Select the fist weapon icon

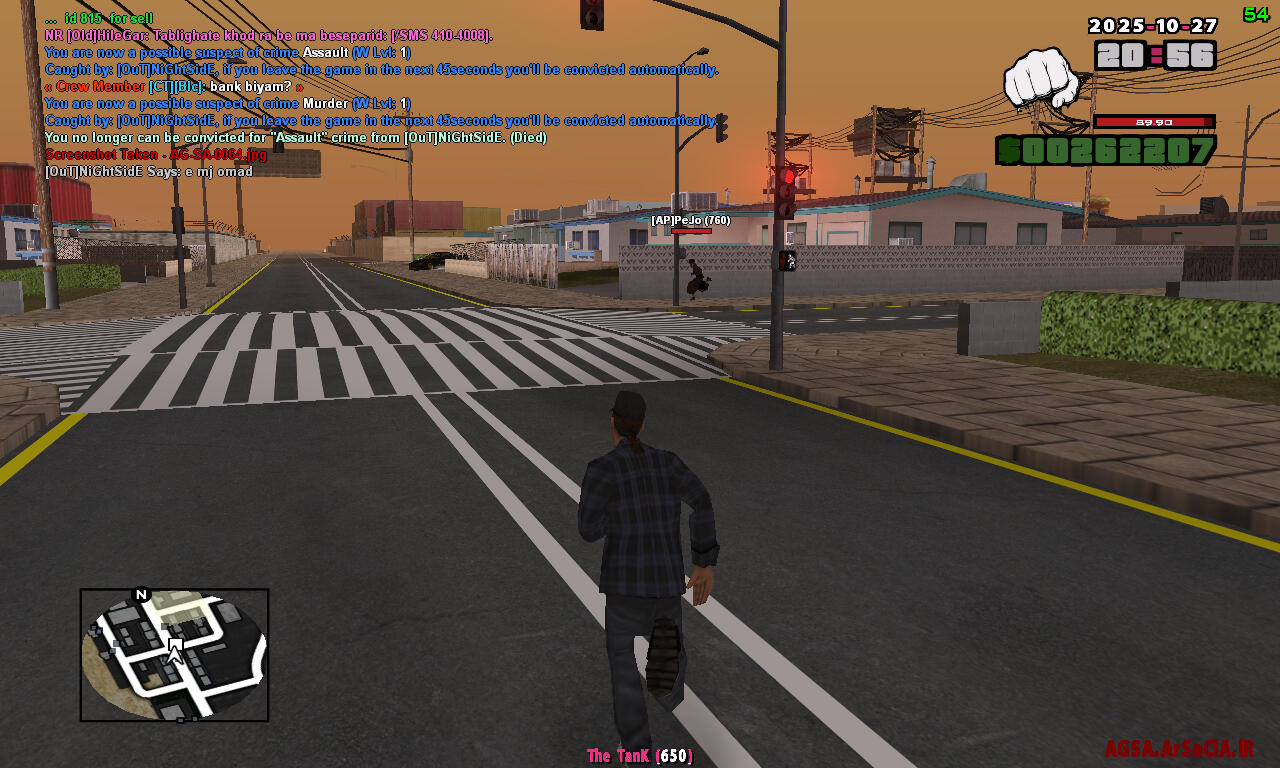tap(1041, 79)
